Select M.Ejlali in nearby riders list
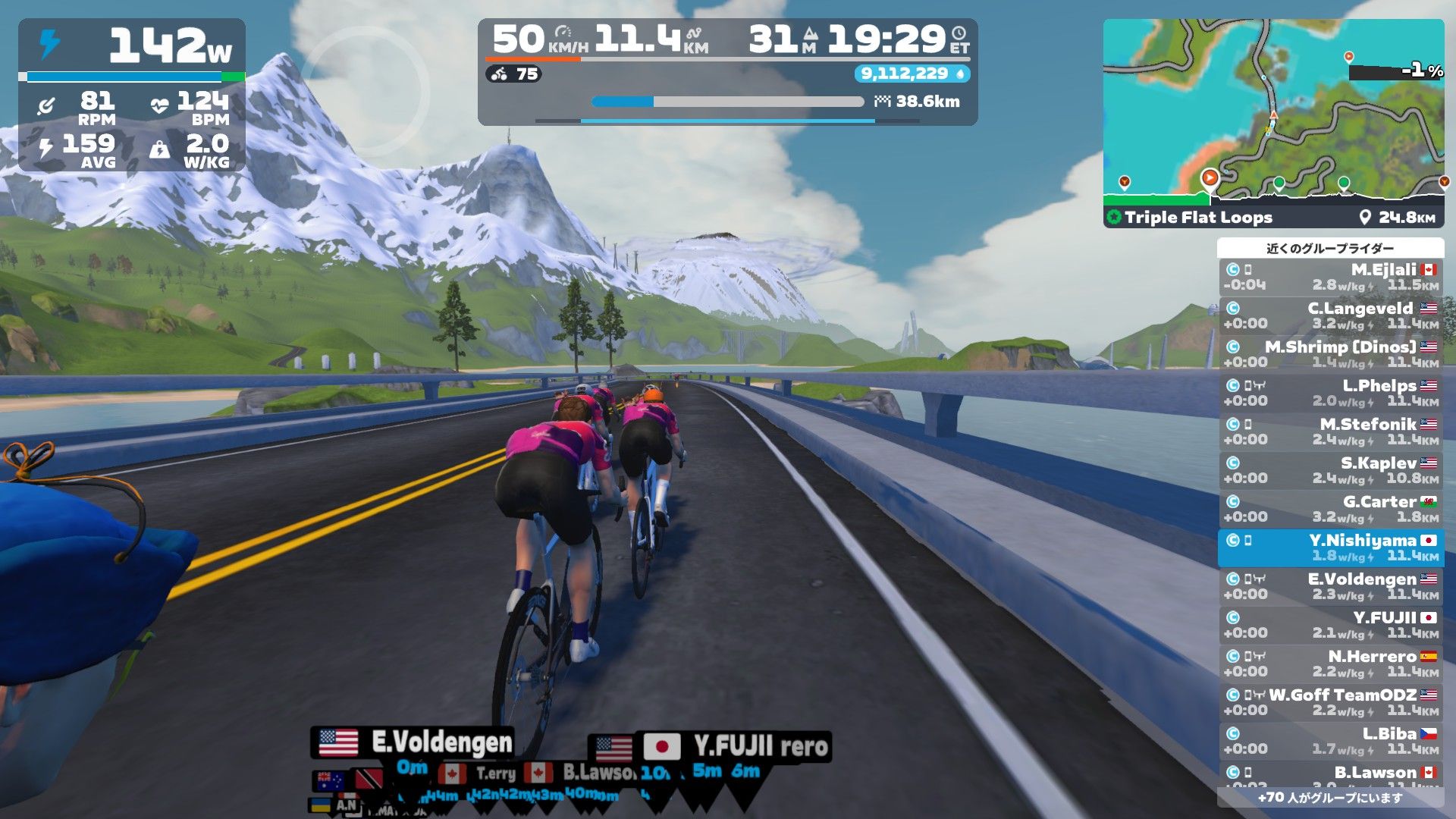Image resolution: width=1456 pixels, height=819 pixels. (1331, 278)
